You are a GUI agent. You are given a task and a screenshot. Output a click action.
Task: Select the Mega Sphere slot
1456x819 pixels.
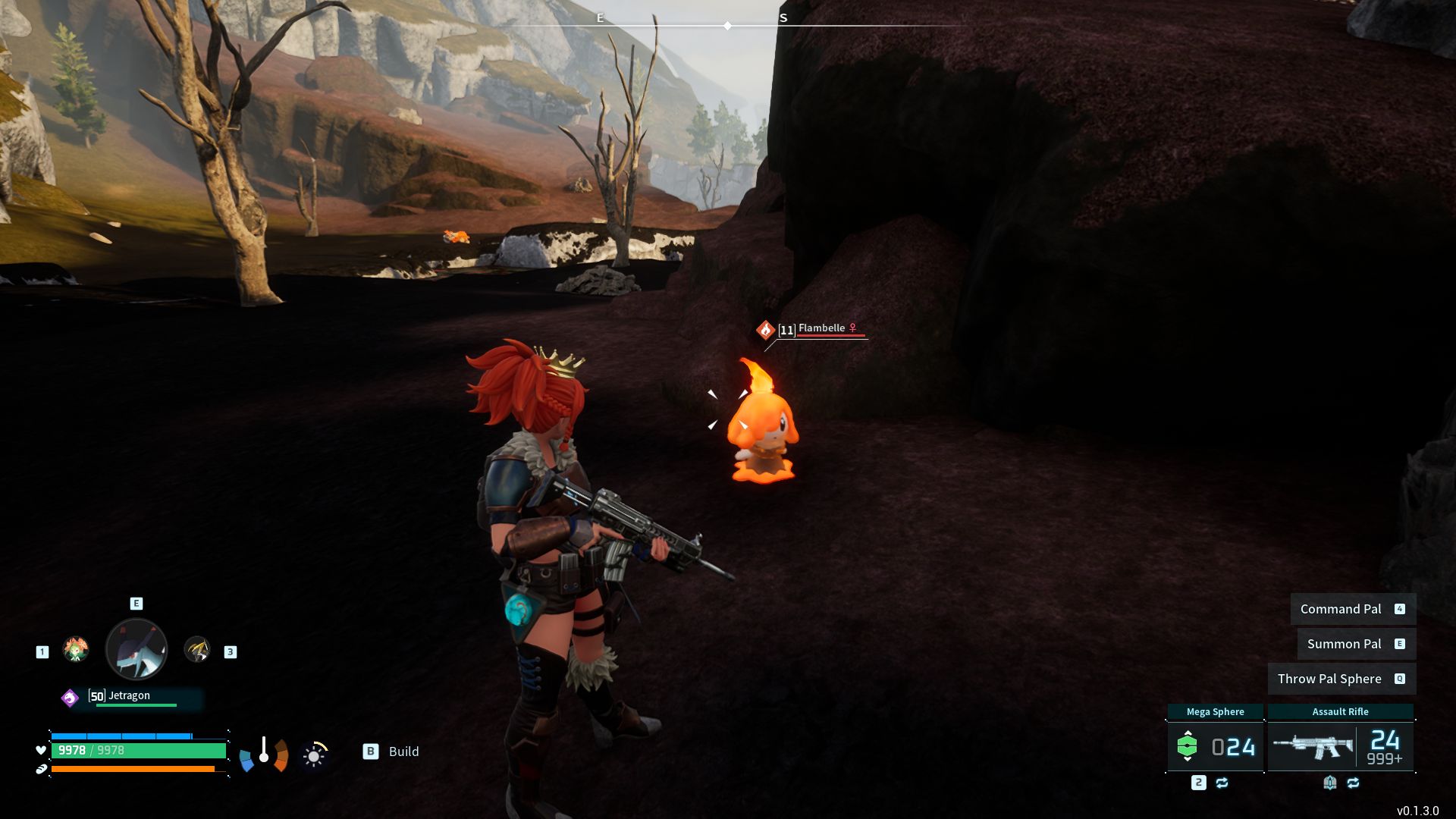pos(1215,747)
